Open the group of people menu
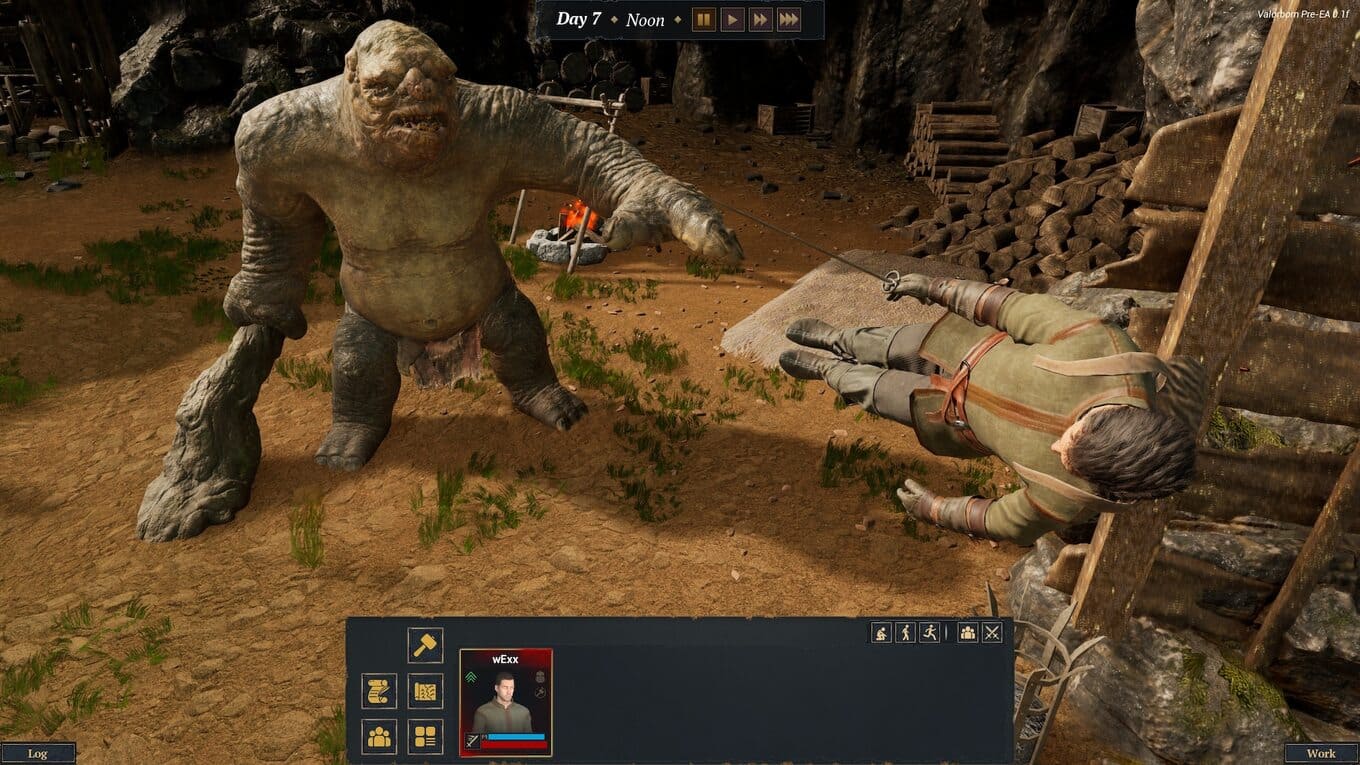The width and height of the screenshot is (1360, 765). 379,737
